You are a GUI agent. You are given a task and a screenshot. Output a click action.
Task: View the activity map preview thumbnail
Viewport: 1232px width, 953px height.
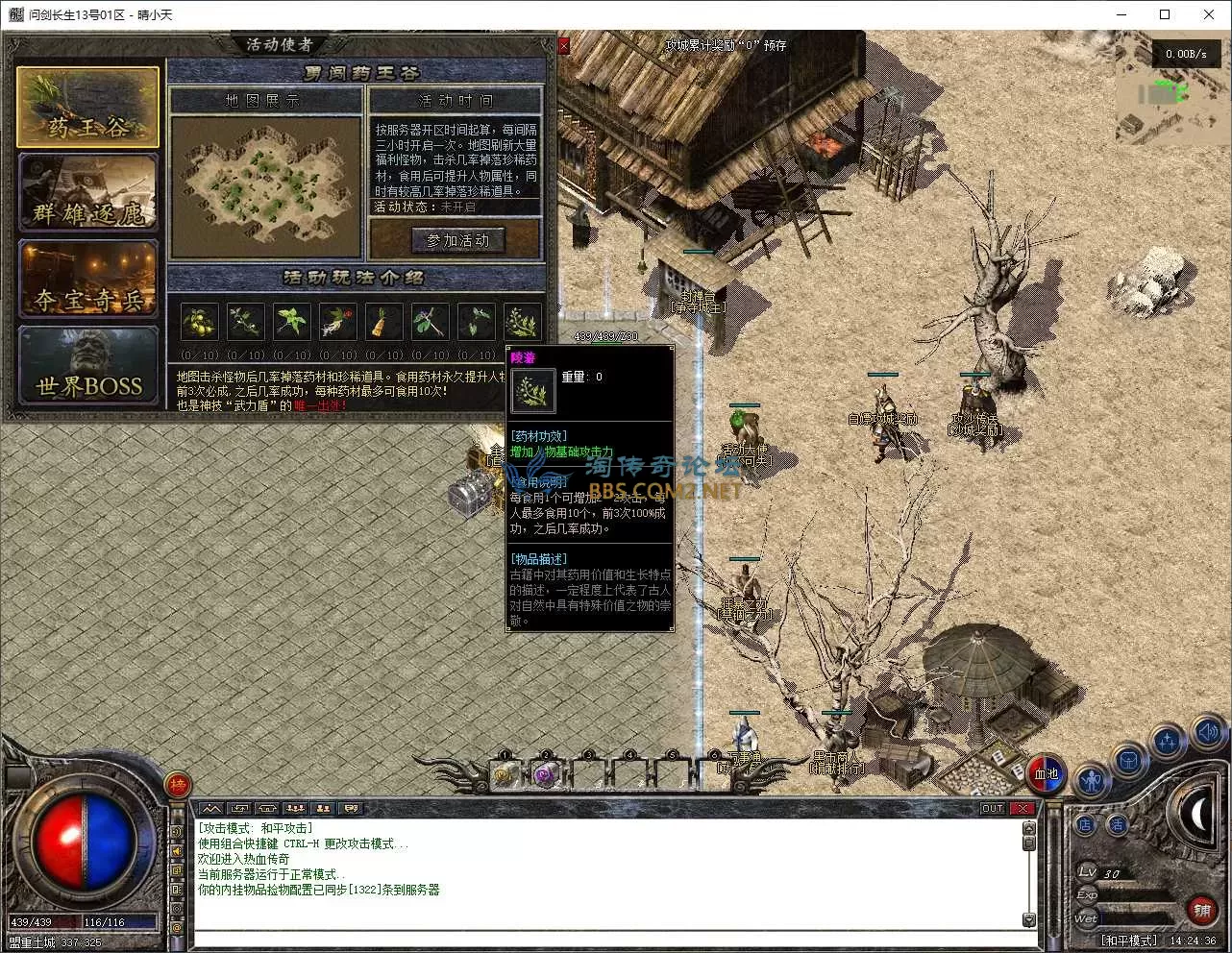(265, 186)
